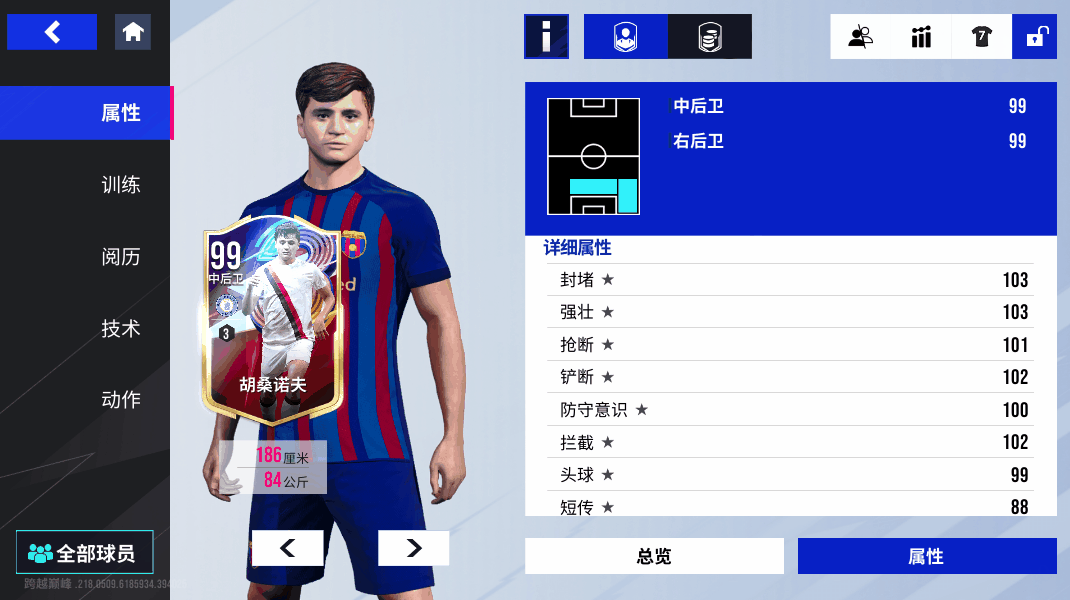View the previous player
1070x600 pixels.
pos(287,548)
